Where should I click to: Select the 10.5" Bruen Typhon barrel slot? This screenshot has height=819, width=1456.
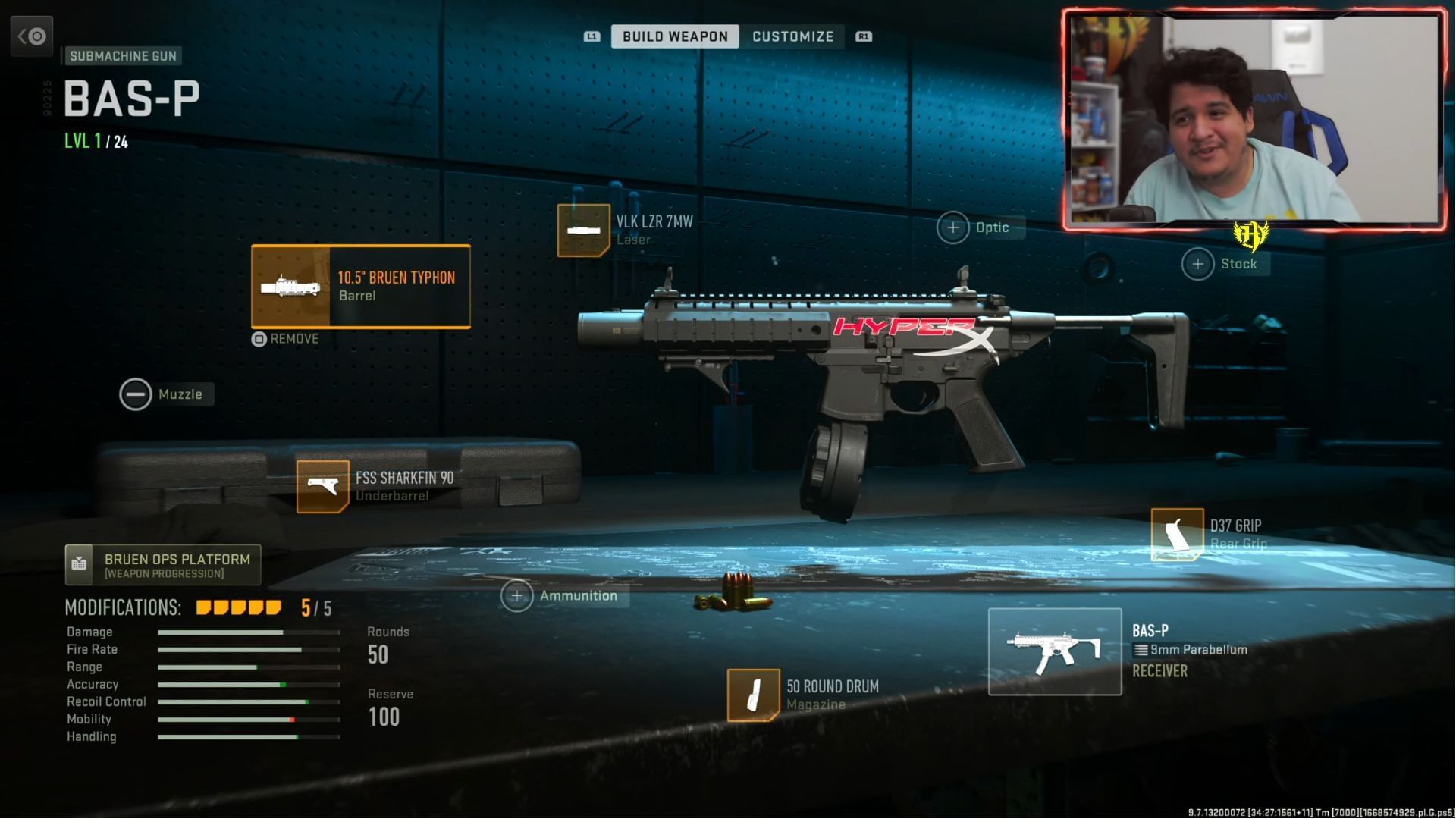point(361,287)
